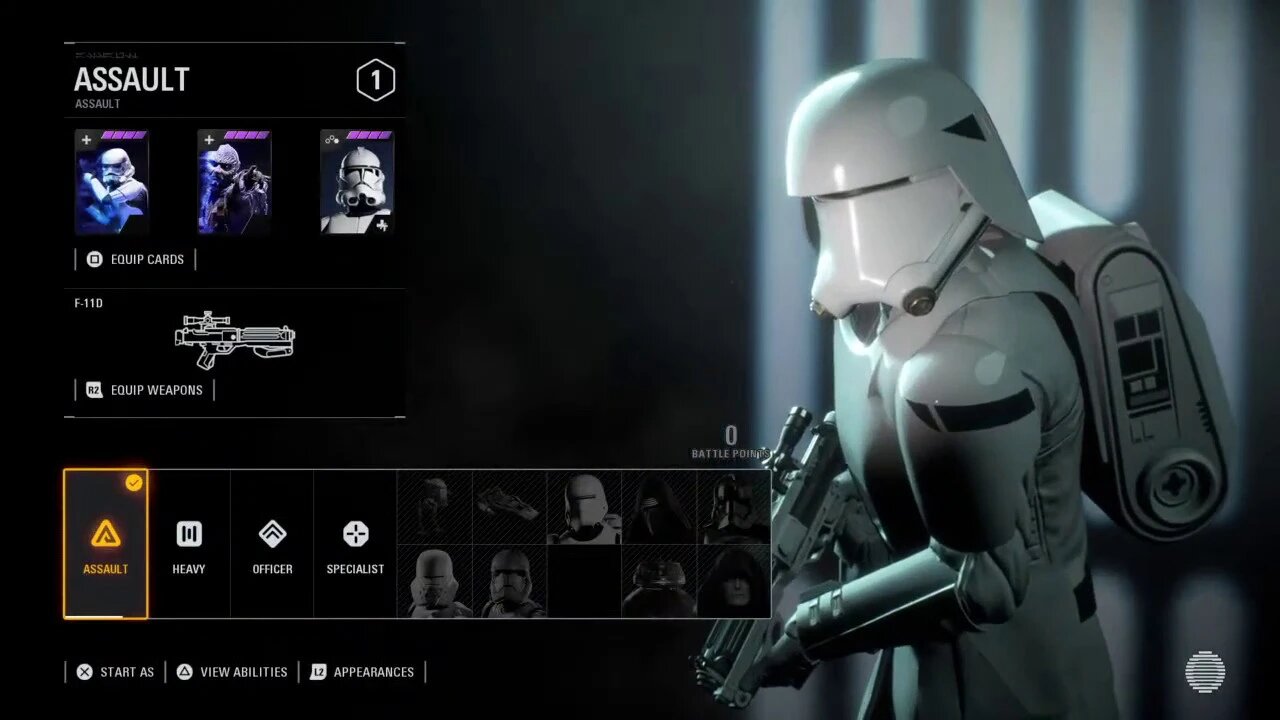Choose the Officer class
1280x720 pixels.
tap(272, 544)
